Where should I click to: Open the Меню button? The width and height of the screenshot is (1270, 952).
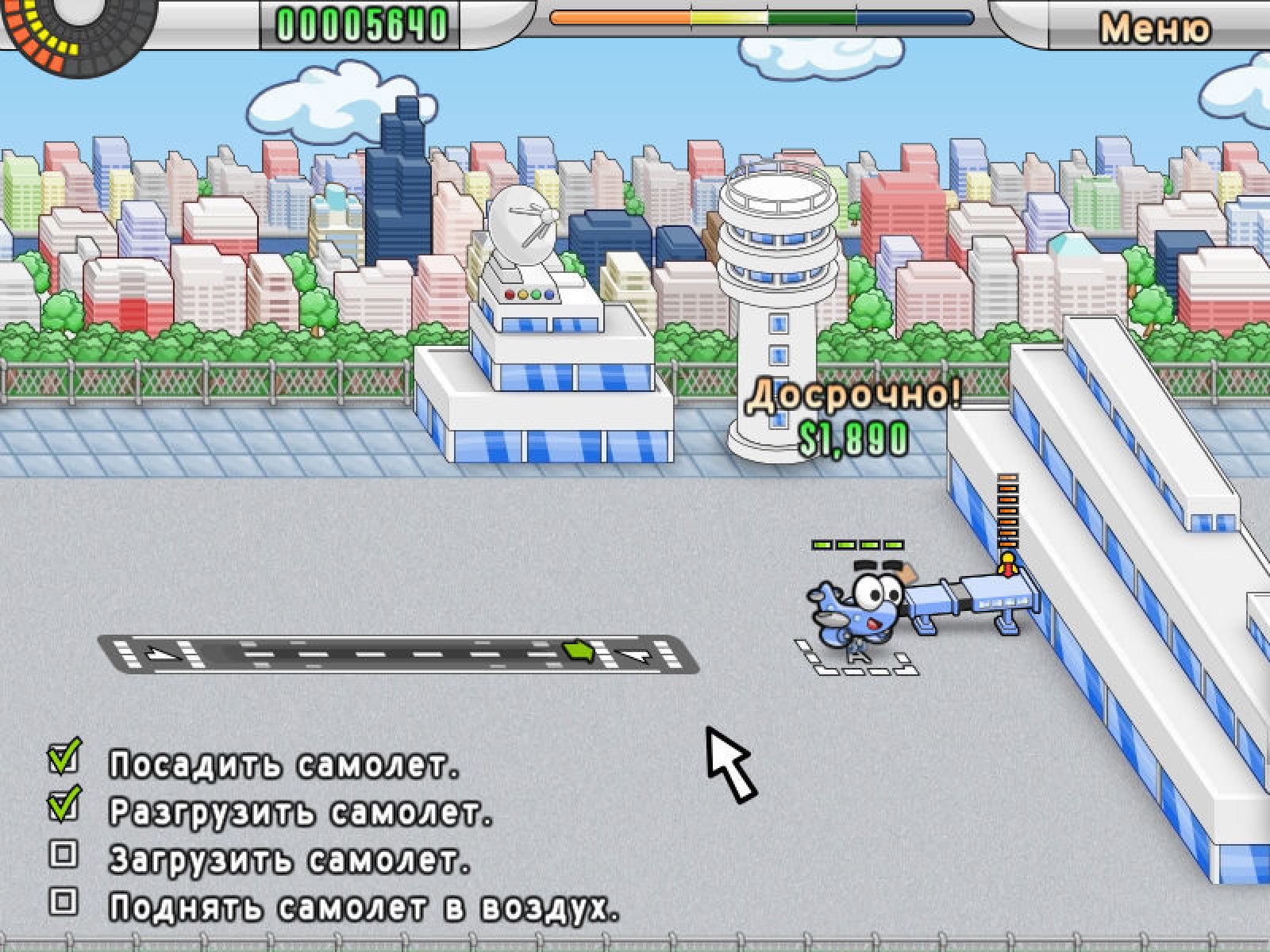(x=1154, y=29)
